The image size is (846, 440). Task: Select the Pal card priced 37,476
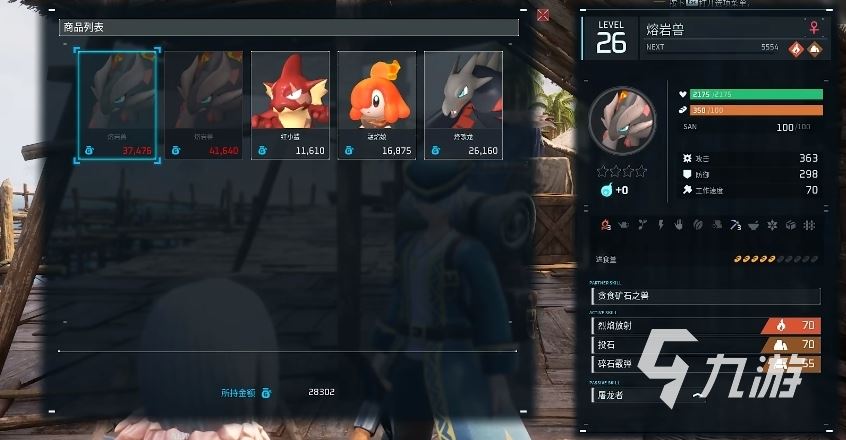click(115, 105)
